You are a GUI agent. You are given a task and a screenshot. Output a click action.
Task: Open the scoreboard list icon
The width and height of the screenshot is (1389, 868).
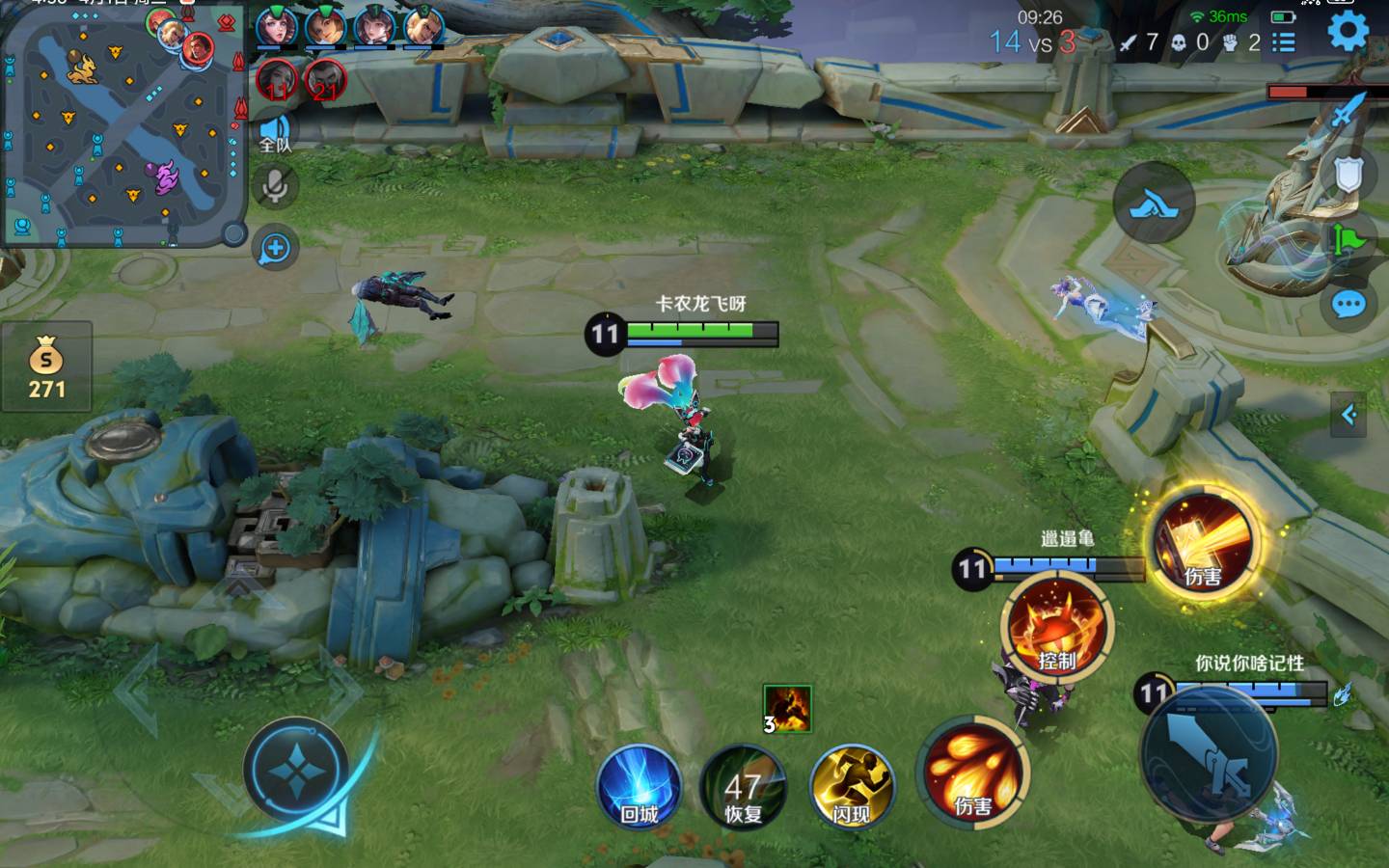[1283, 41]
